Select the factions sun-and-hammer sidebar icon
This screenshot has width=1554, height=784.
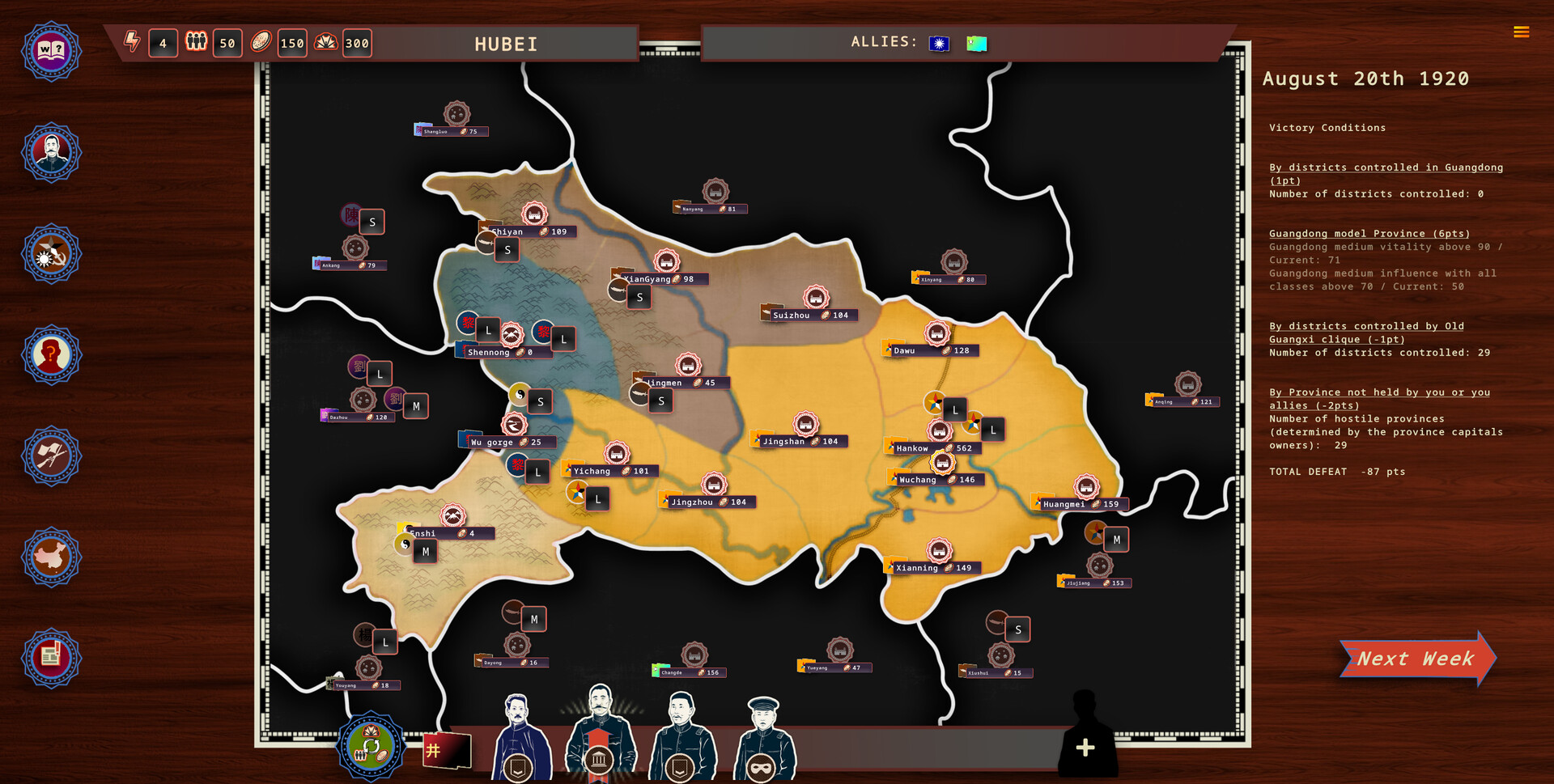point(51,253)
